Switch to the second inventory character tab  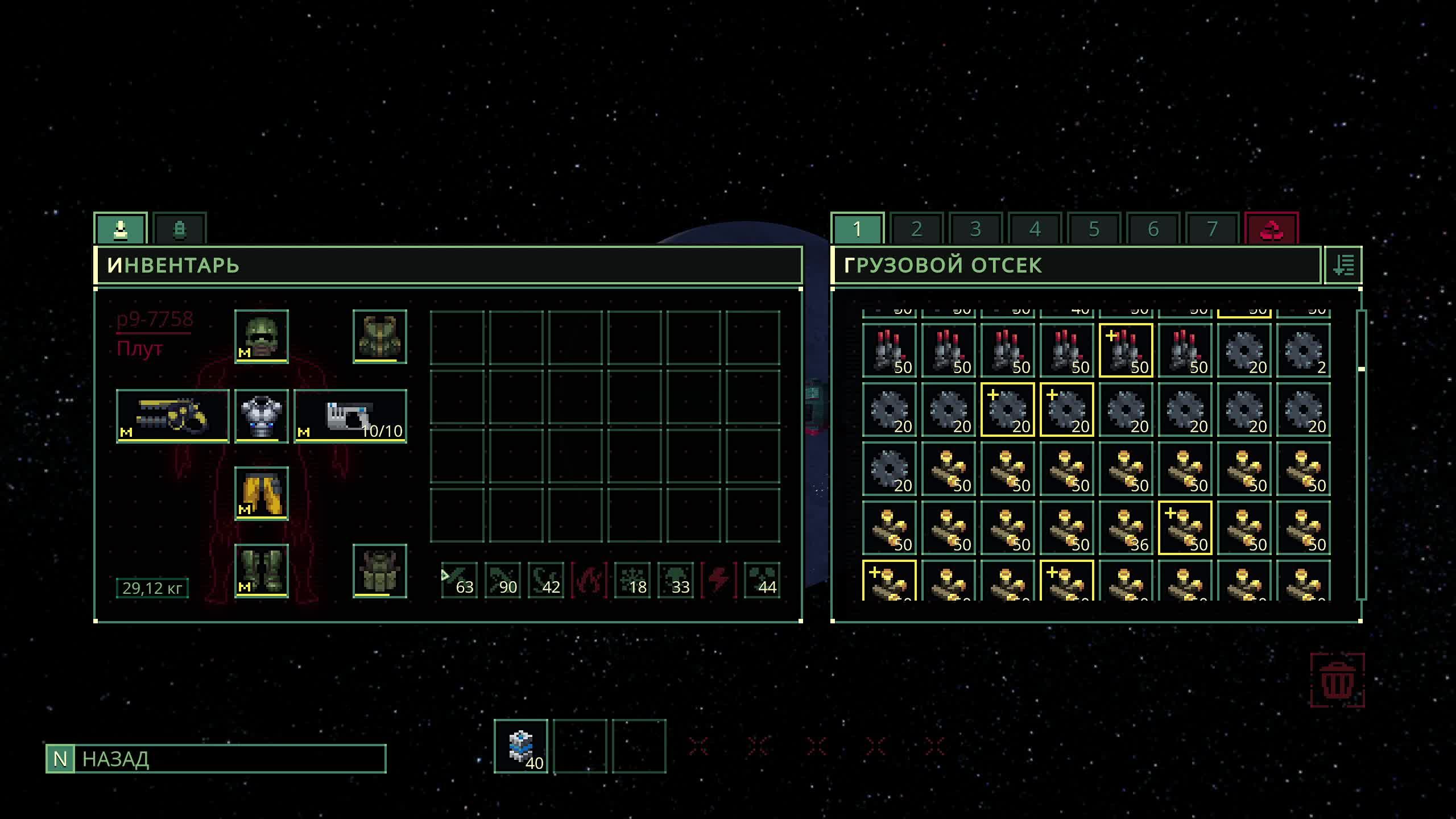pos(179,229)
